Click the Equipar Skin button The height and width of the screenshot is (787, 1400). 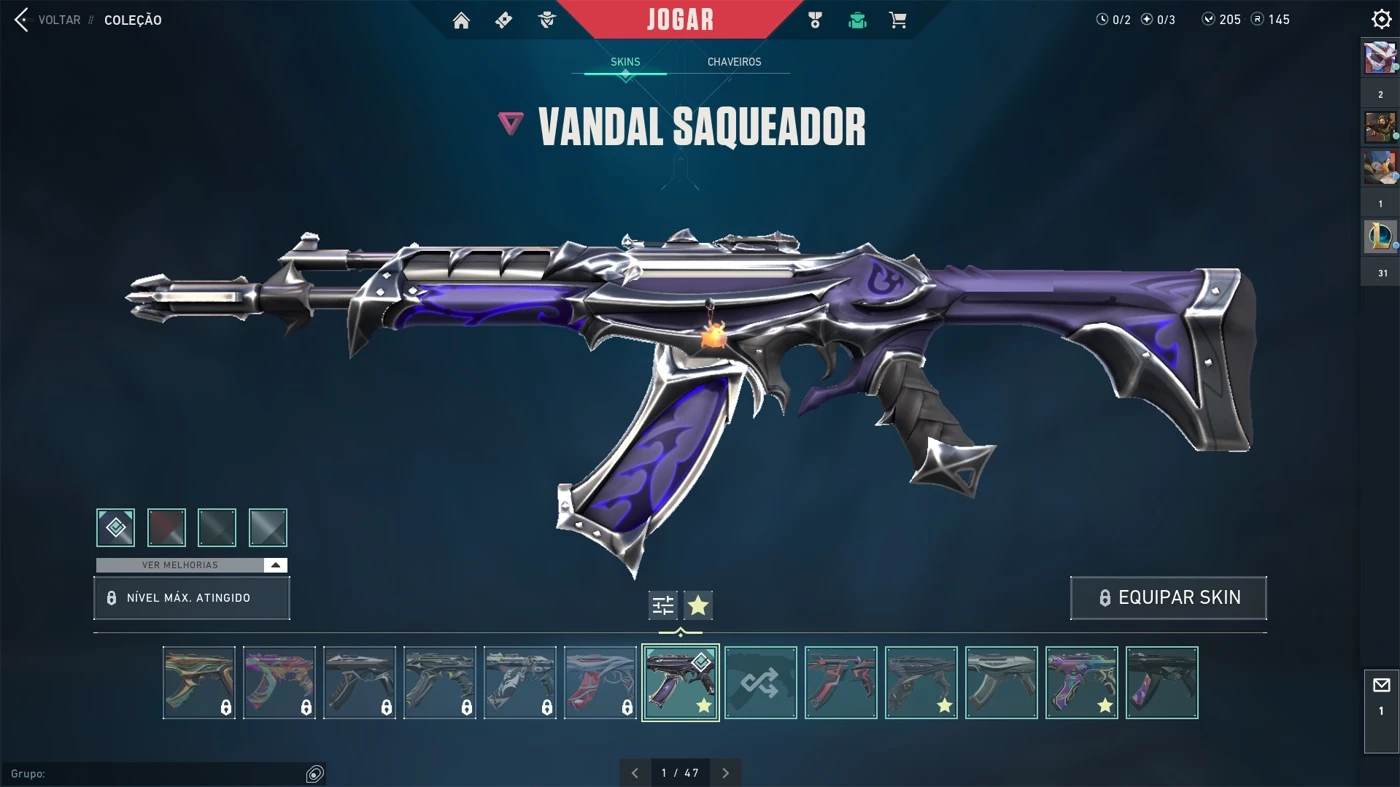point(1168,598)
